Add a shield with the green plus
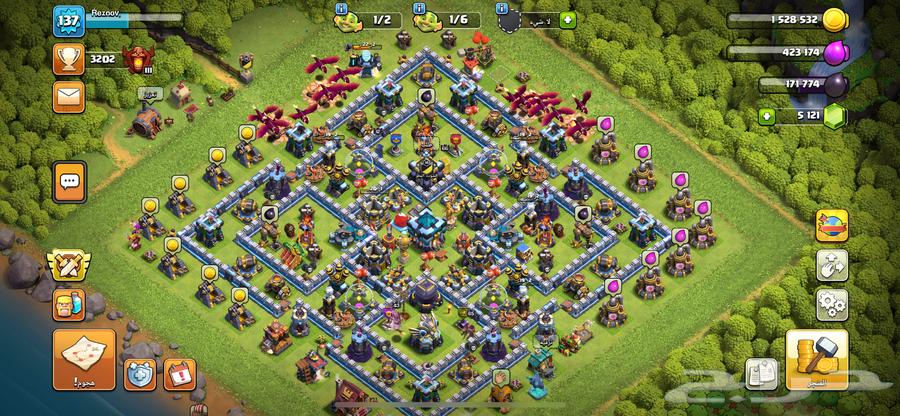Screen dimensions: 900x416 pos(568,19)
